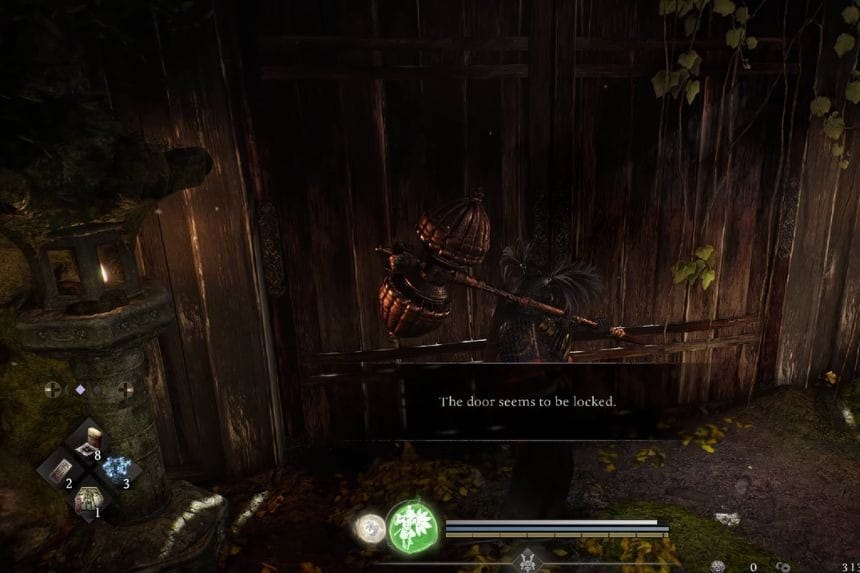Click the highlighted shortcut set diamond indicator
Viewport: 860px width, 573px height.
pyautogui.click(x=80, y=389)
